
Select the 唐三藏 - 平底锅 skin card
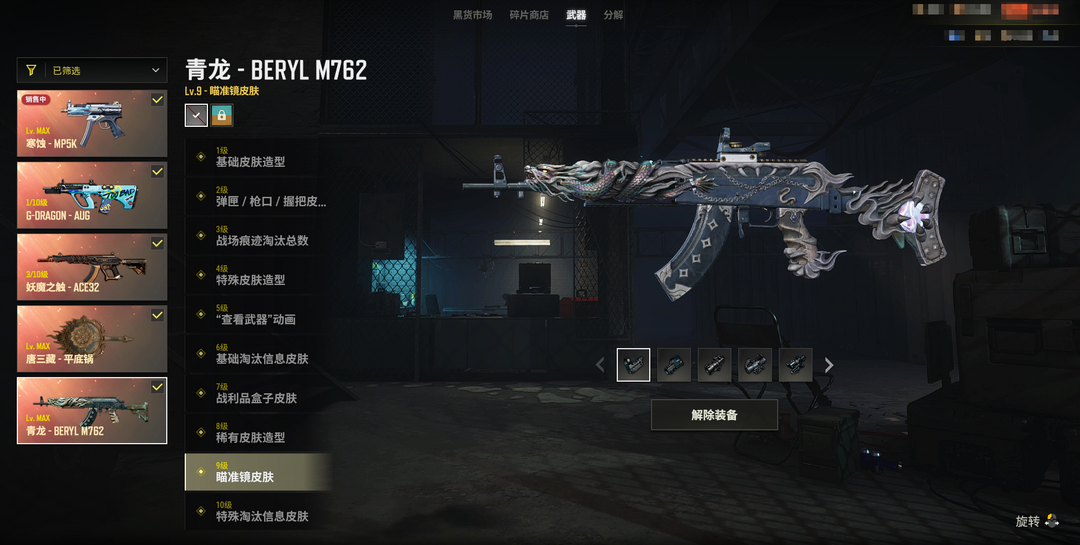tap(92, 336)
